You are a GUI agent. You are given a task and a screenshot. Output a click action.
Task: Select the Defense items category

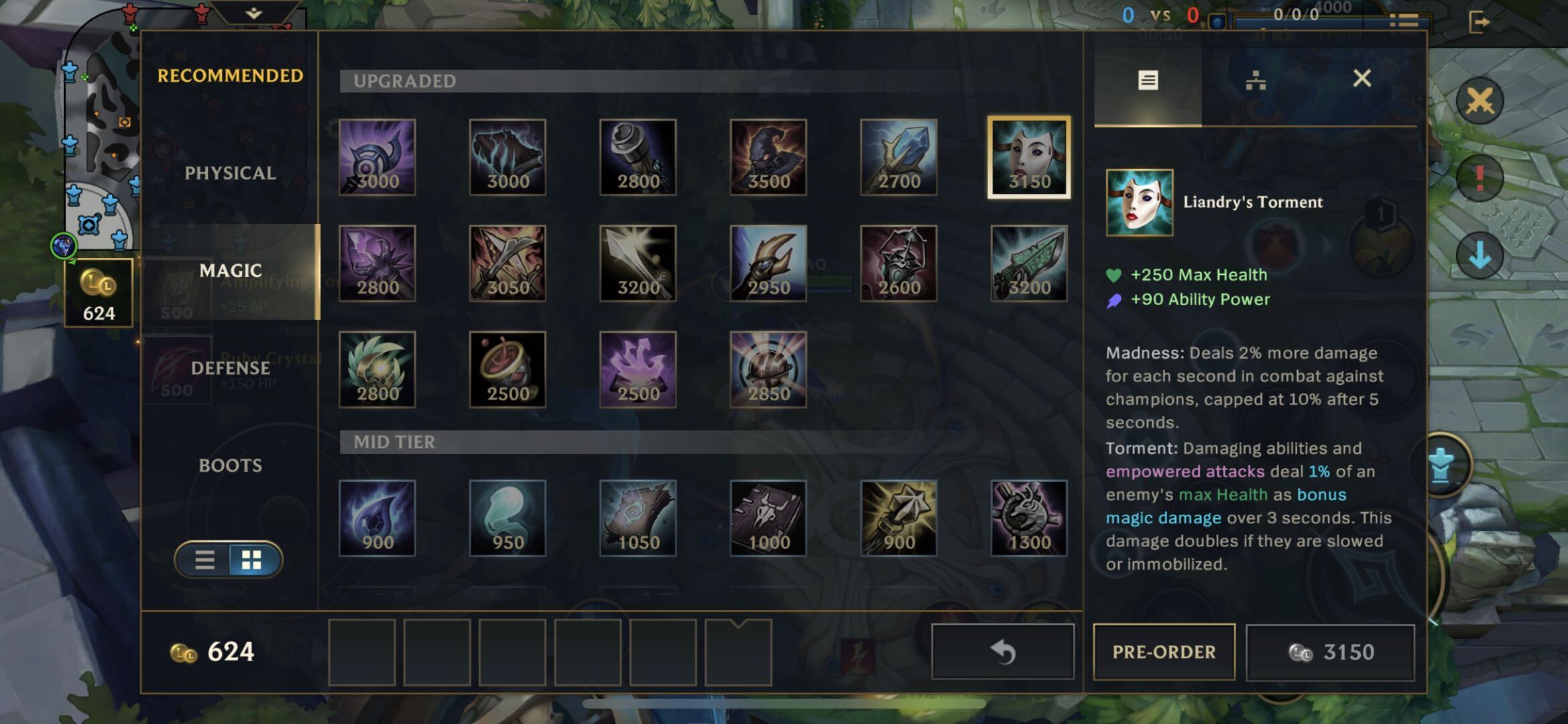(x=230, y=368)
